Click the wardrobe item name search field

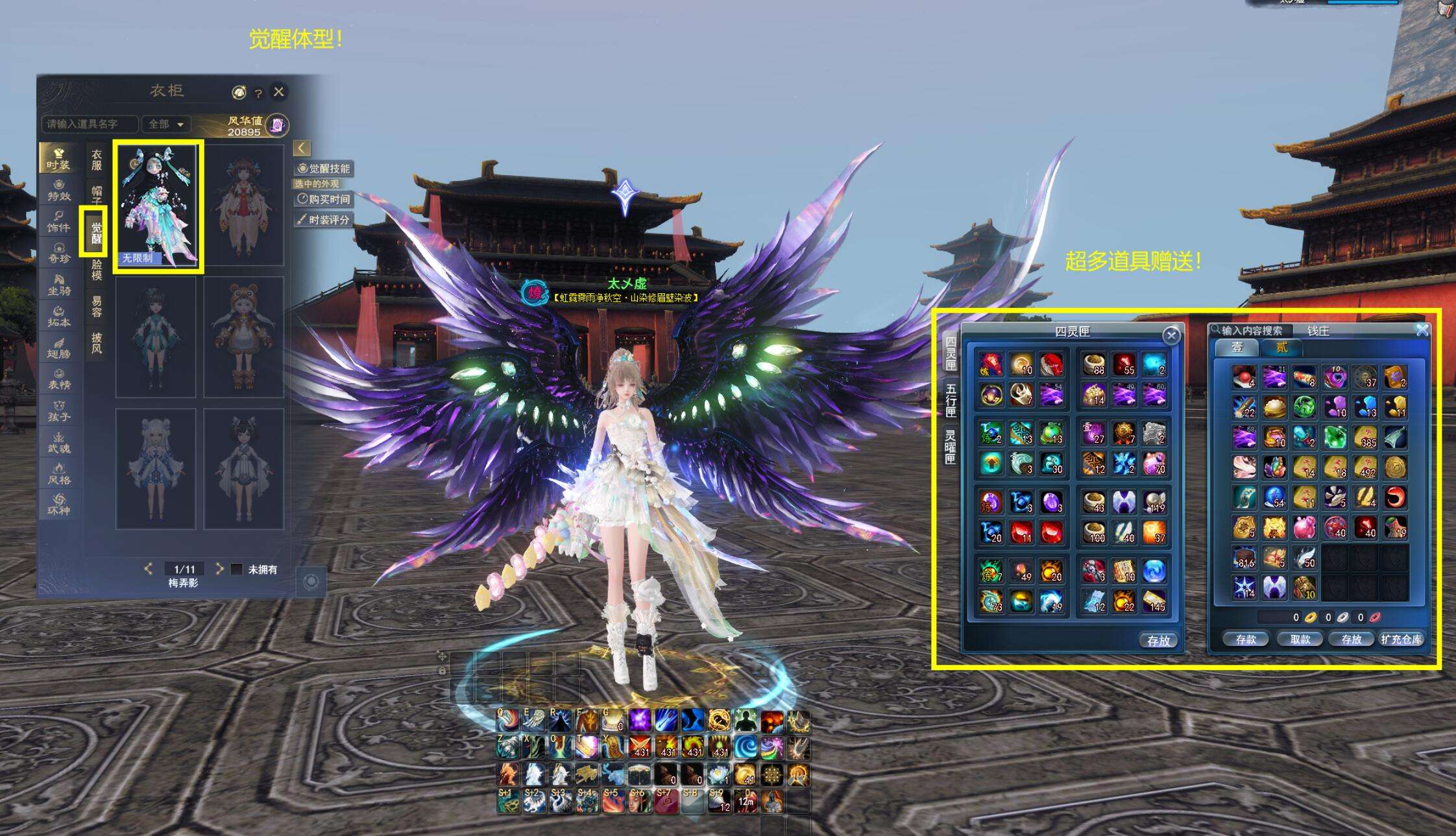tap(90, 123)
